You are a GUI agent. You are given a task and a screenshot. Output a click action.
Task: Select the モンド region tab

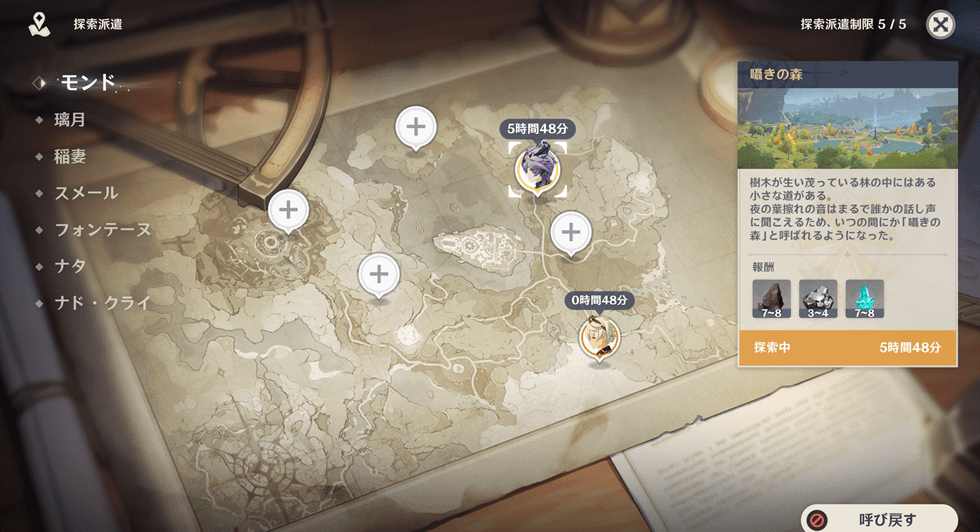(86, 82)
